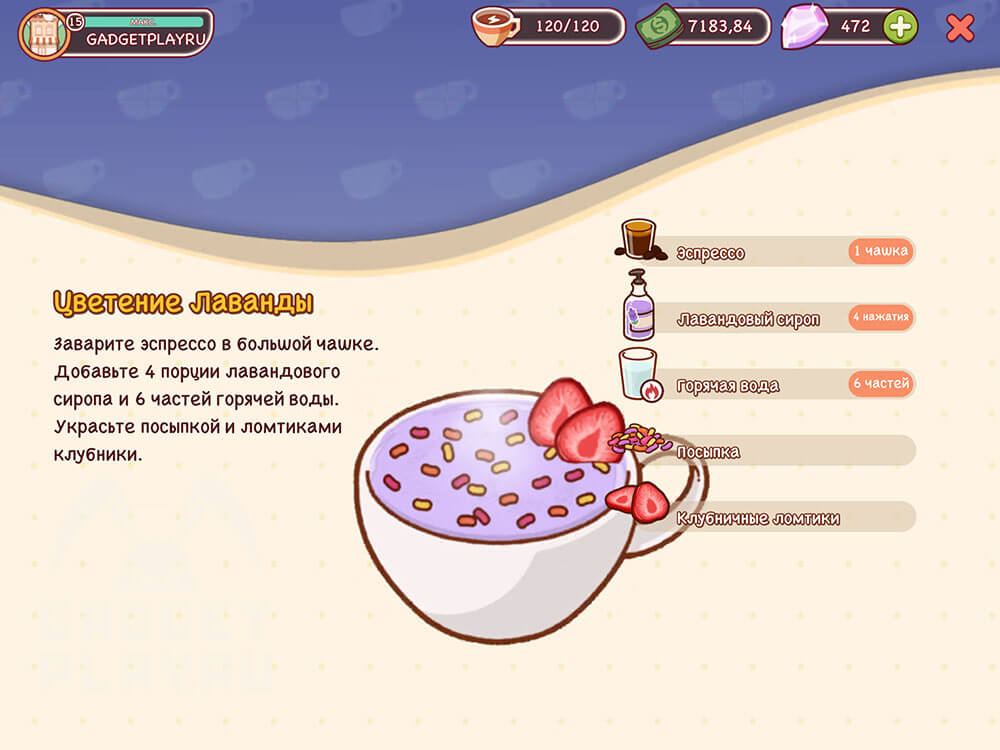Choose the Горячая вода ingredient row
This screenshot has width=1000, height=750.
point(765,385)
